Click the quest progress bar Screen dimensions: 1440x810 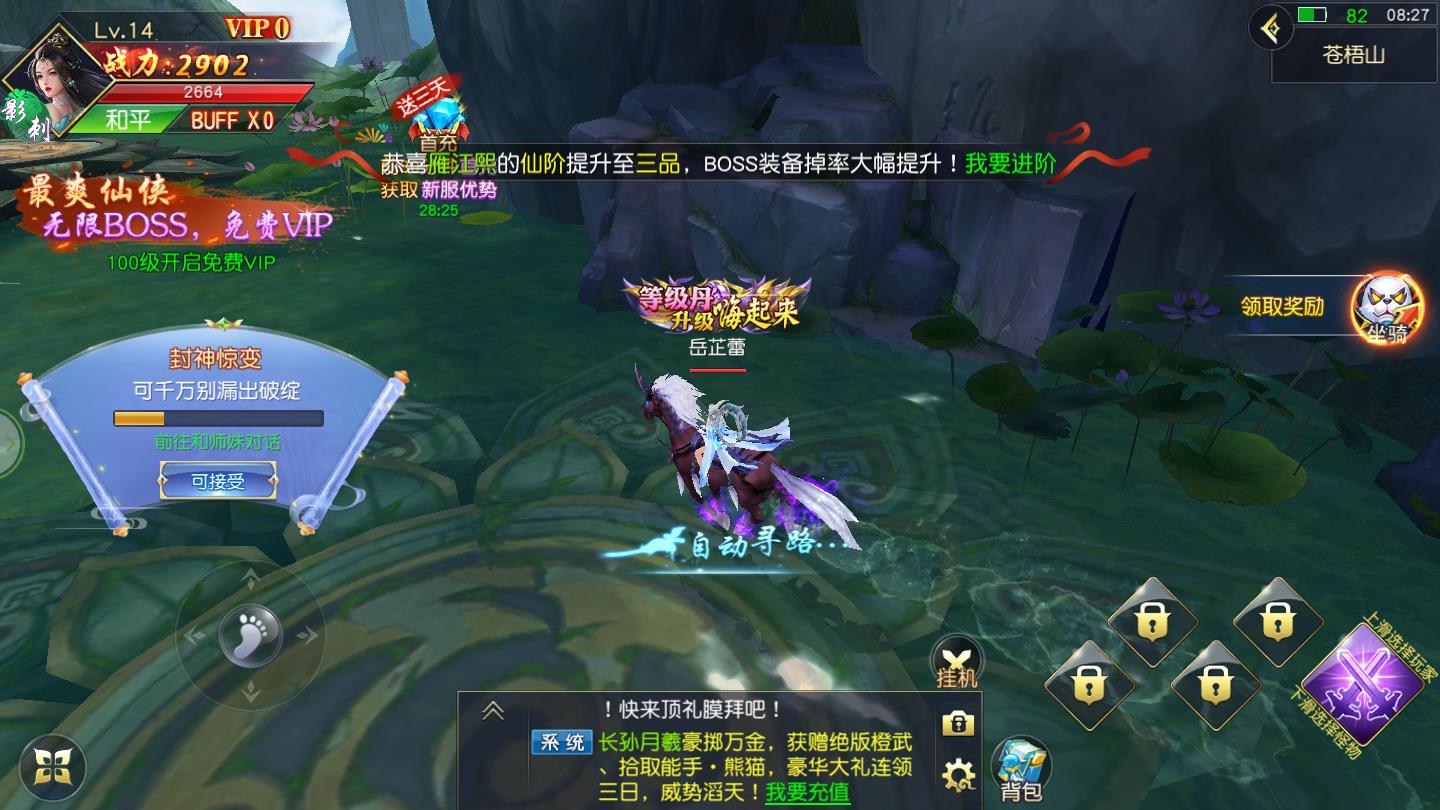218,419
